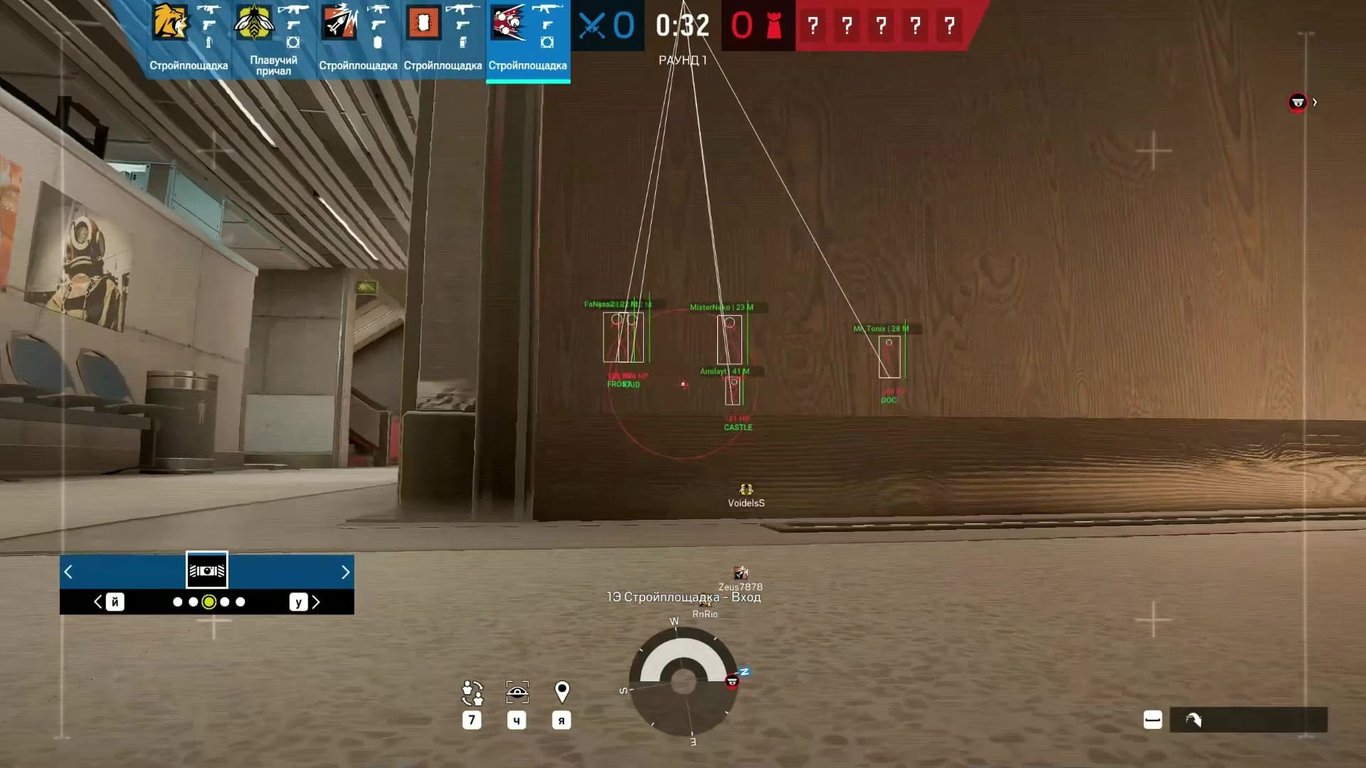This screenshot has height=768, width=1366.
Task: Click the chevron beside the й key hint
Action: [98, 602]
